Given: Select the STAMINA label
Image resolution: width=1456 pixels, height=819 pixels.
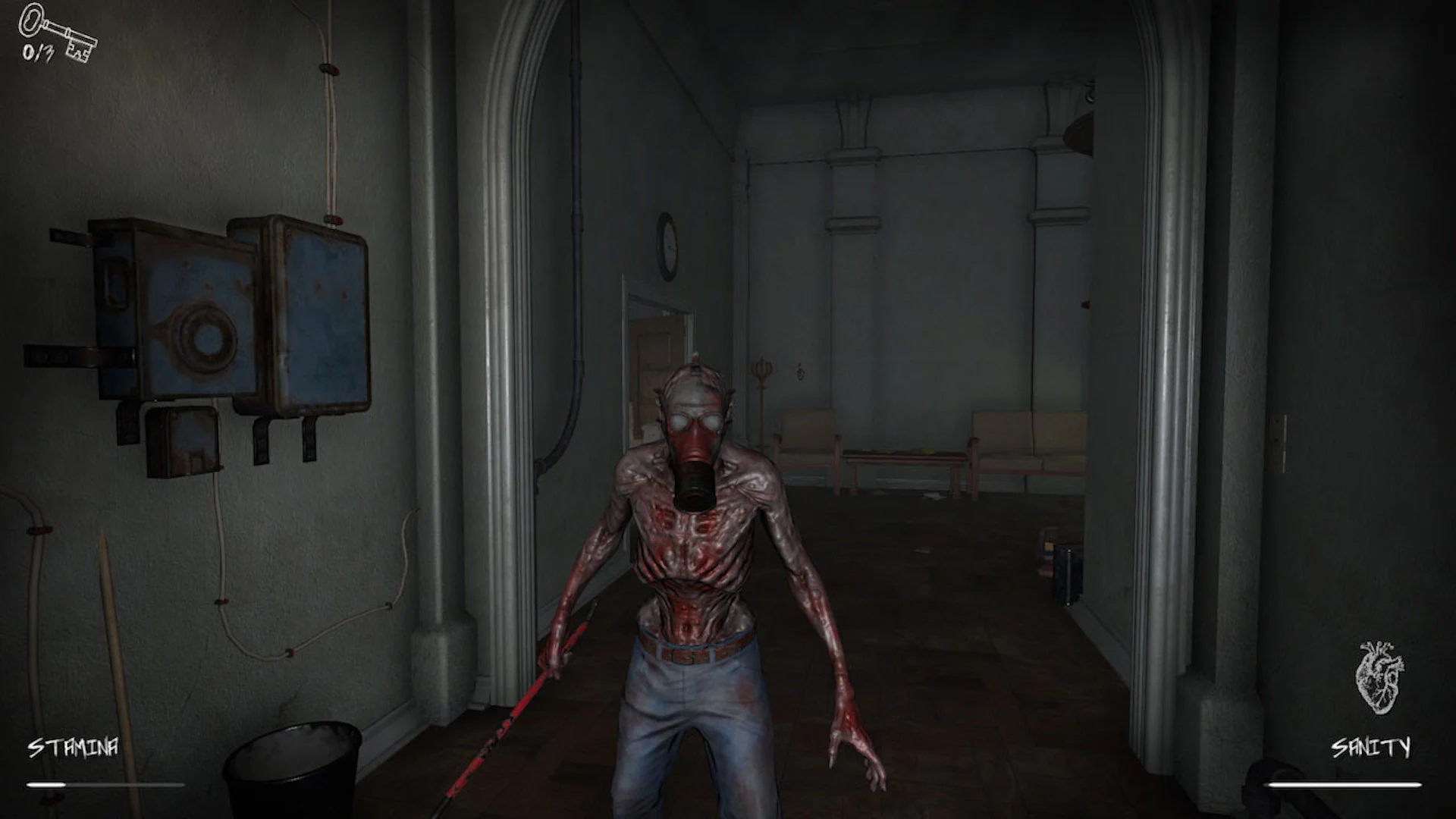Looking at the screenshot, I should click(72, 747).
